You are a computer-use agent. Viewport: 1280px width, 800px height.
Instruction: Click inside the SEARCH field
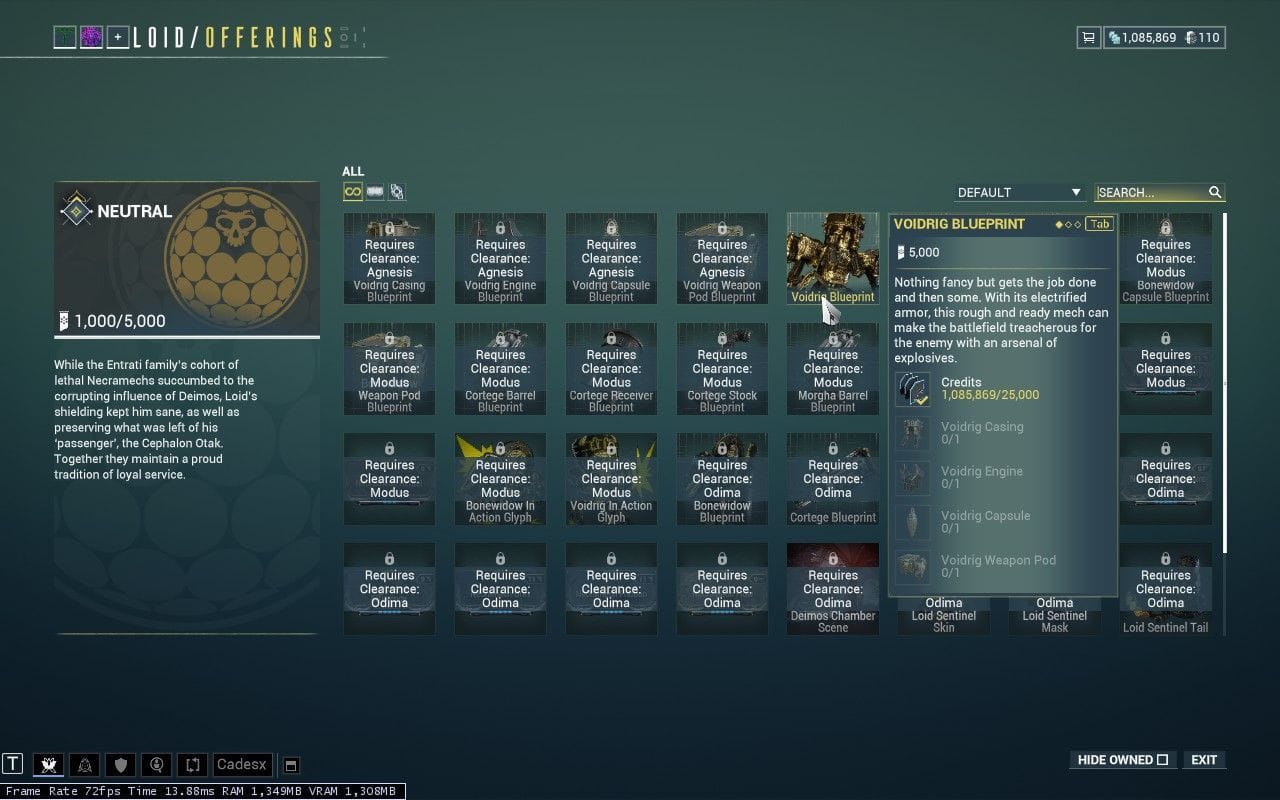coord(1150,192)
